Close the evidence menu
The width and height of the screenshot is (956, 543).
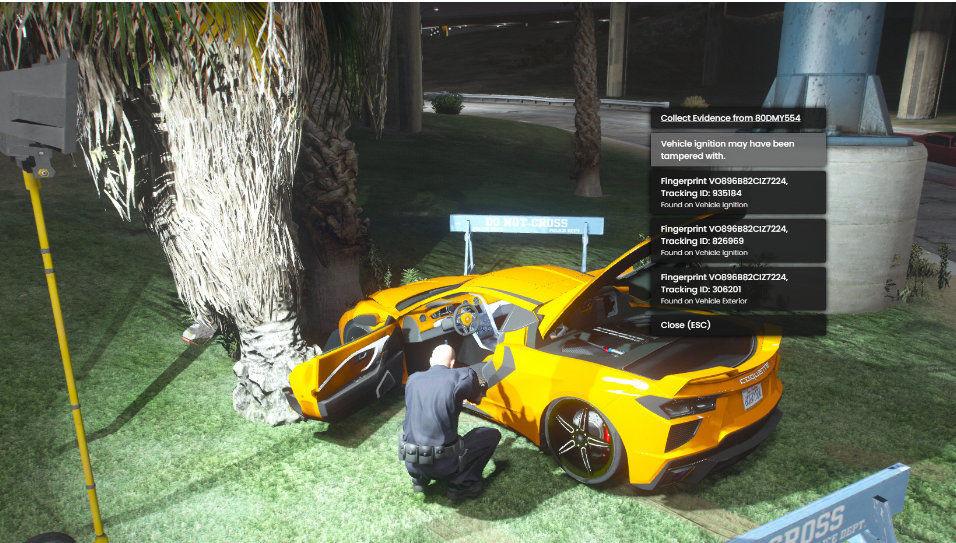738,325
